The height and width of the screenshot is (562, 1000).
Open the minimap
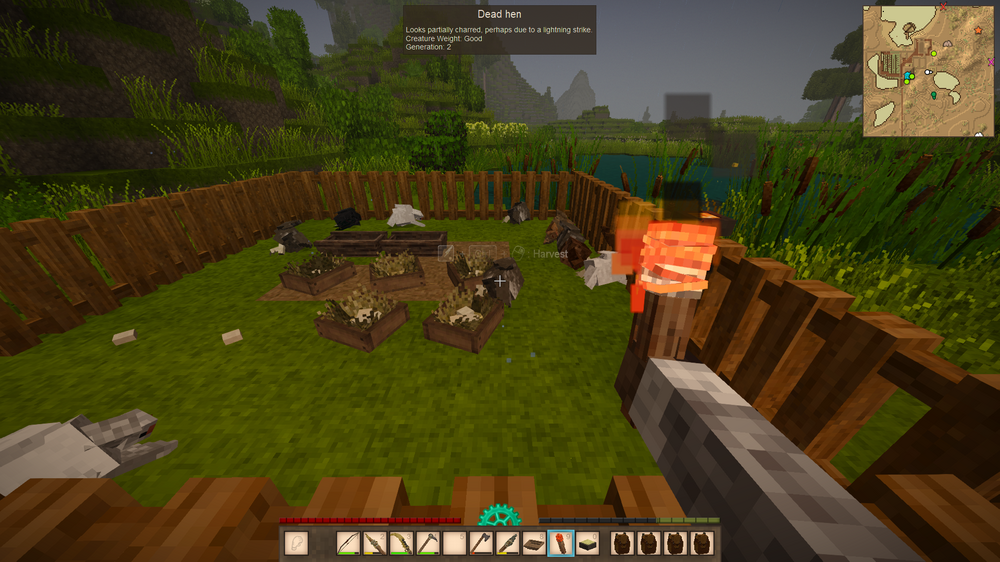pyautogui.click(x=928, y=70)
